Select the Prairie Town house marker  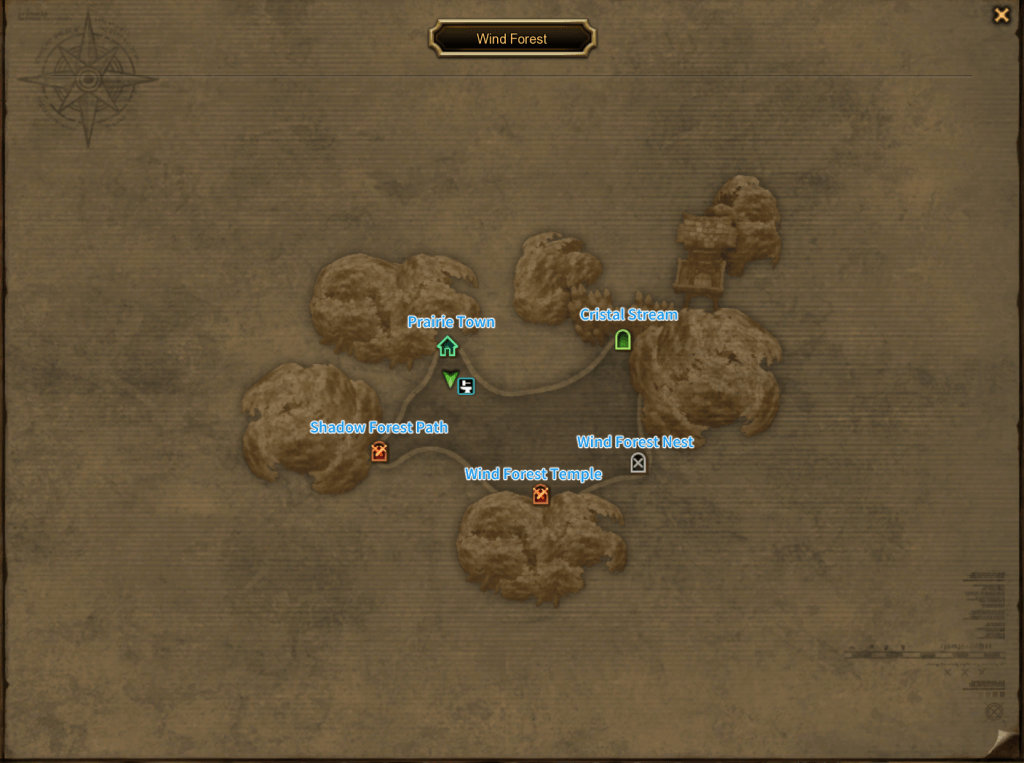pyautogui.click(x=447, y=347)
